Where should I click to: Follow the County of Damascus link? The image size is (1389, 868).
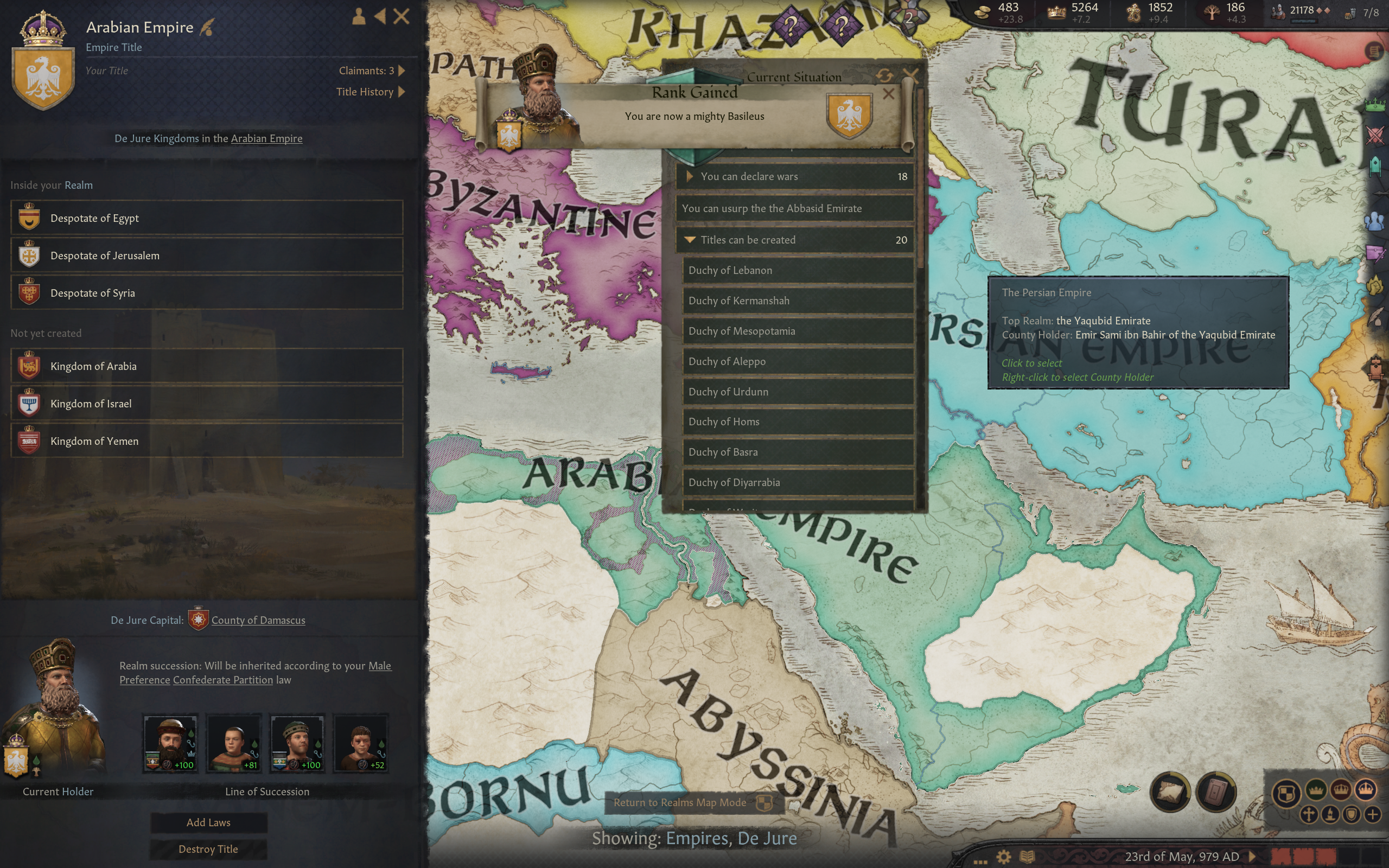coord(258,620)
